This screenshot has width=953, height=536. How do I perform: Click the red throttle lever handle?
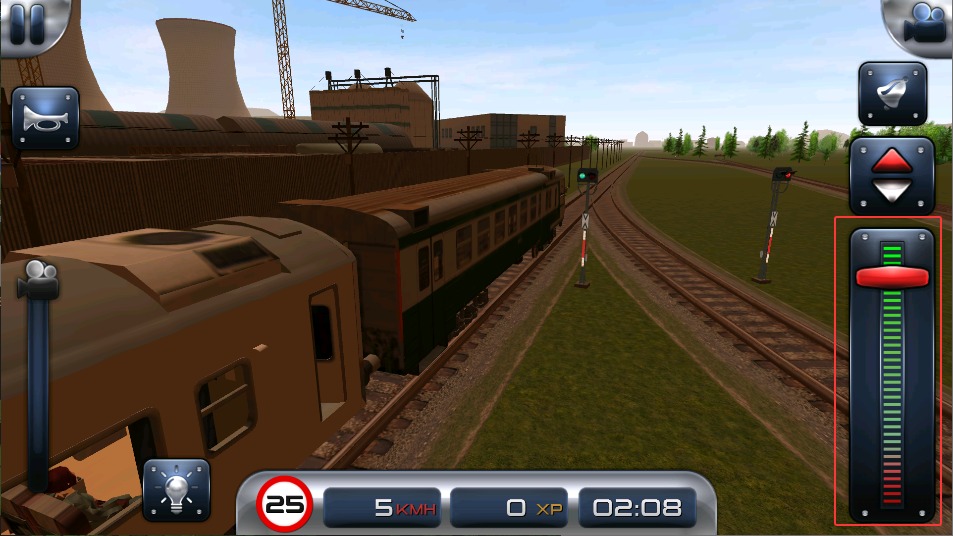tap(891, 277)
